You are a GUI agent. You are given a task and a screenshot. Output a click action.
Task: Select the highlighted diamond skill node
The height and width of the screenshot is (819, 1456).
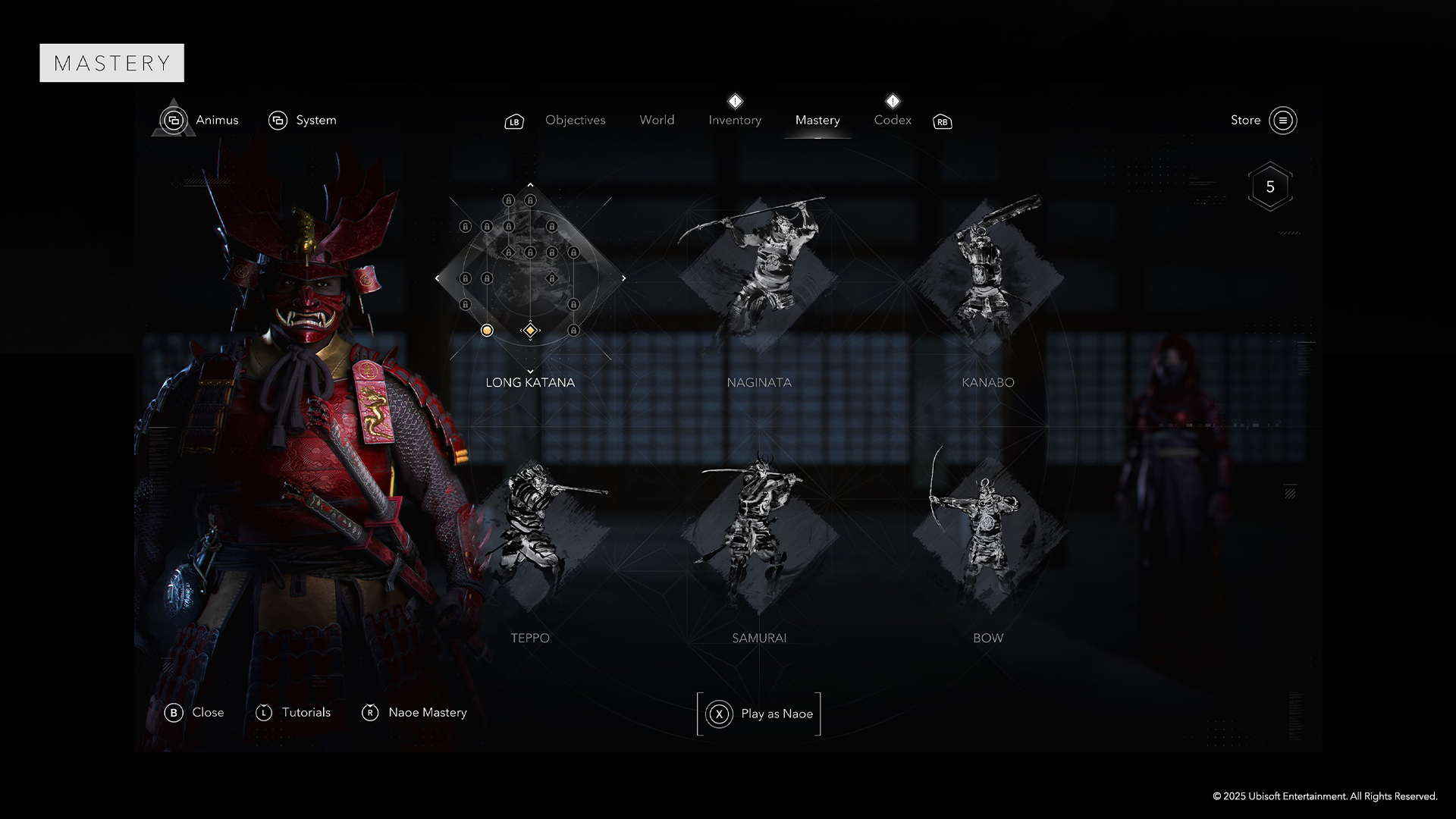click(530, 330)
